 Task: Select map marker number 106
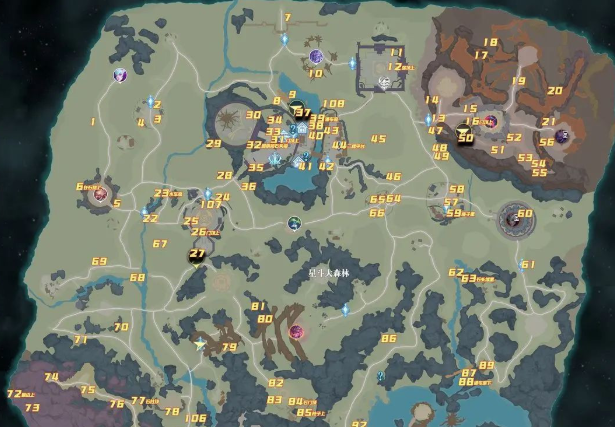pos(196,418)
